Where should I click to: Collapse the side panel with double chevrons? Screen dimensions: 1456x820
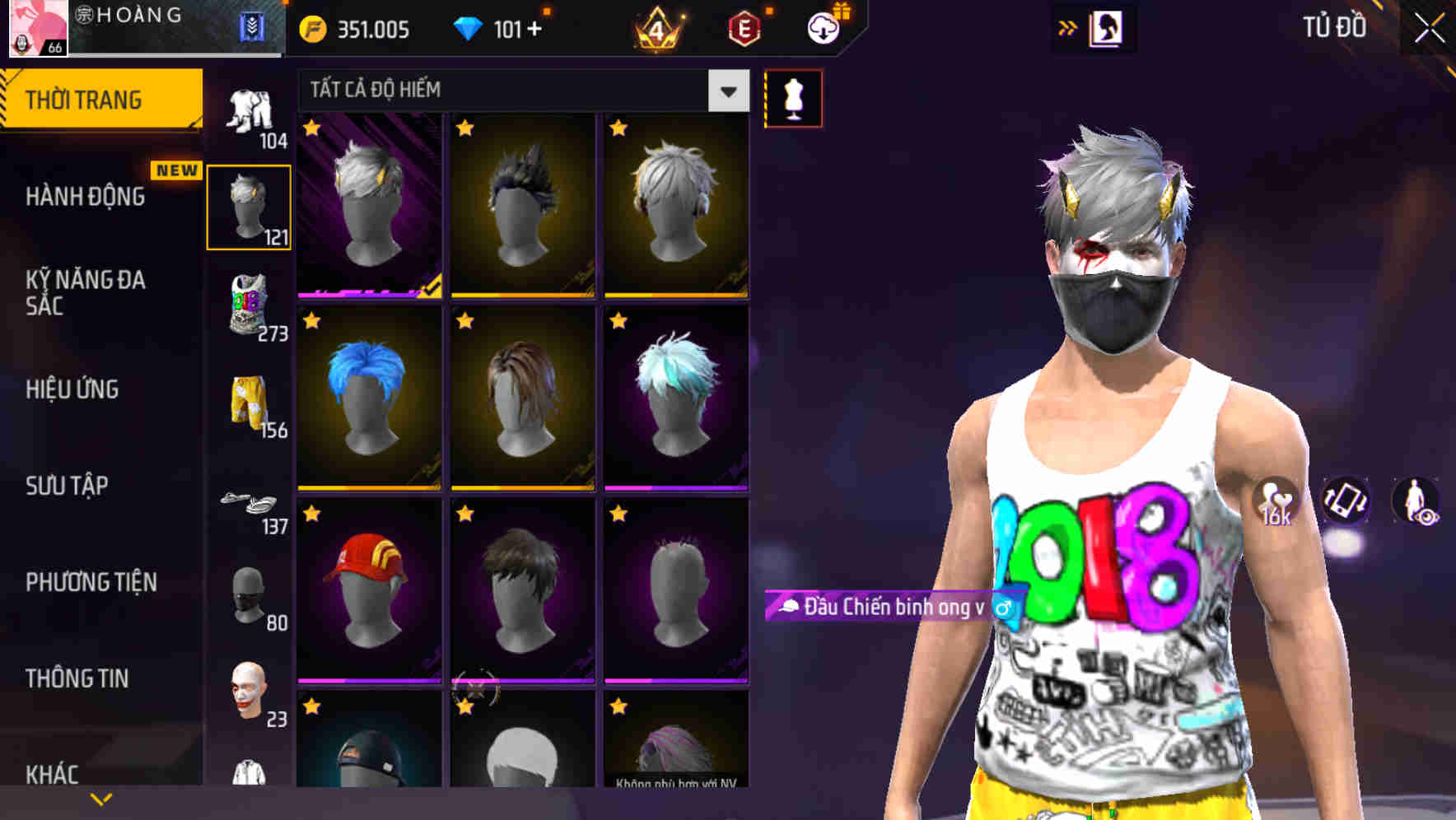(1069, 26)
